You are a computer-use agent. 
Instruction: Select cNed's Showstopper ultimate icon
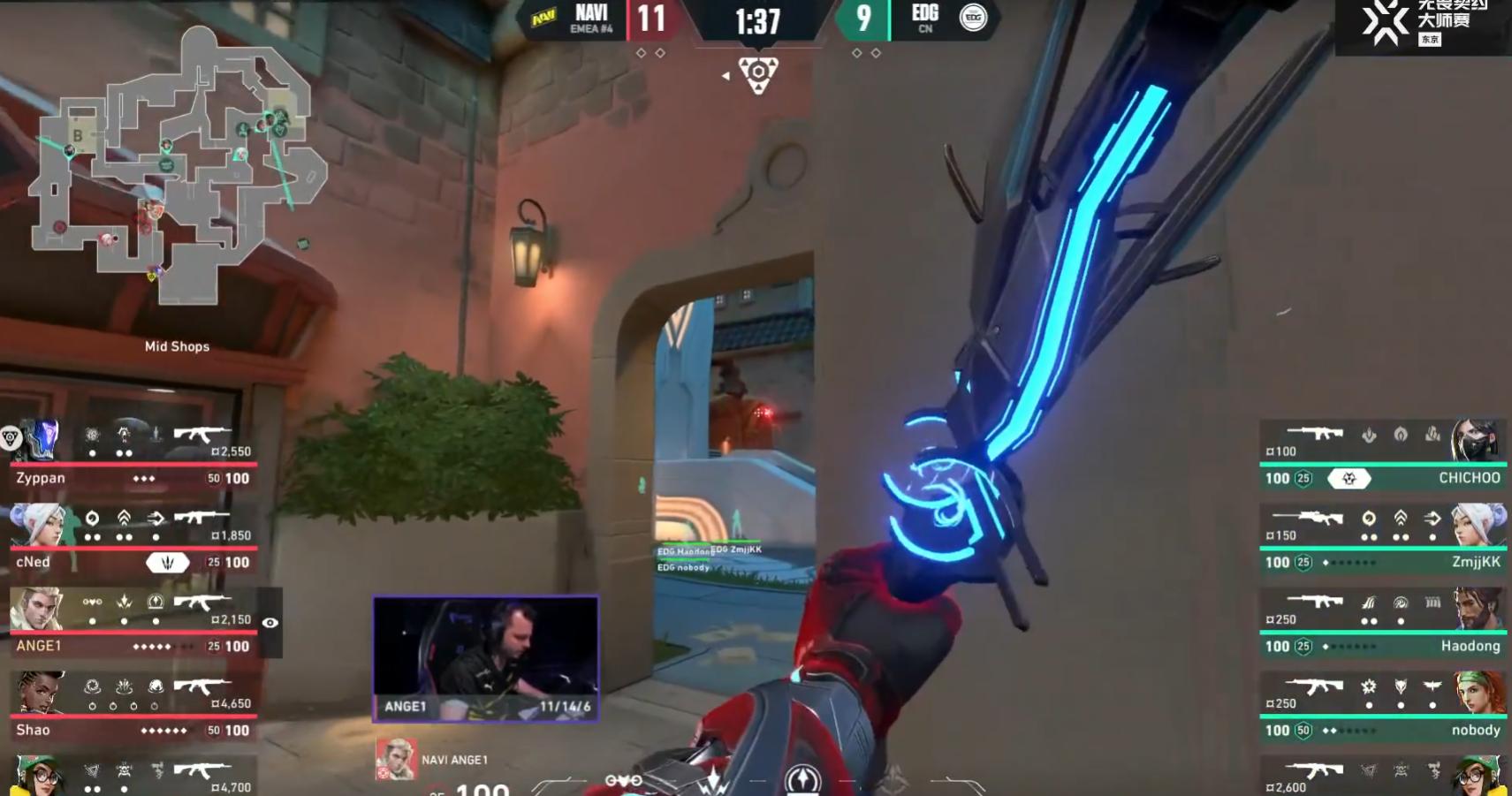coord(168,561)
